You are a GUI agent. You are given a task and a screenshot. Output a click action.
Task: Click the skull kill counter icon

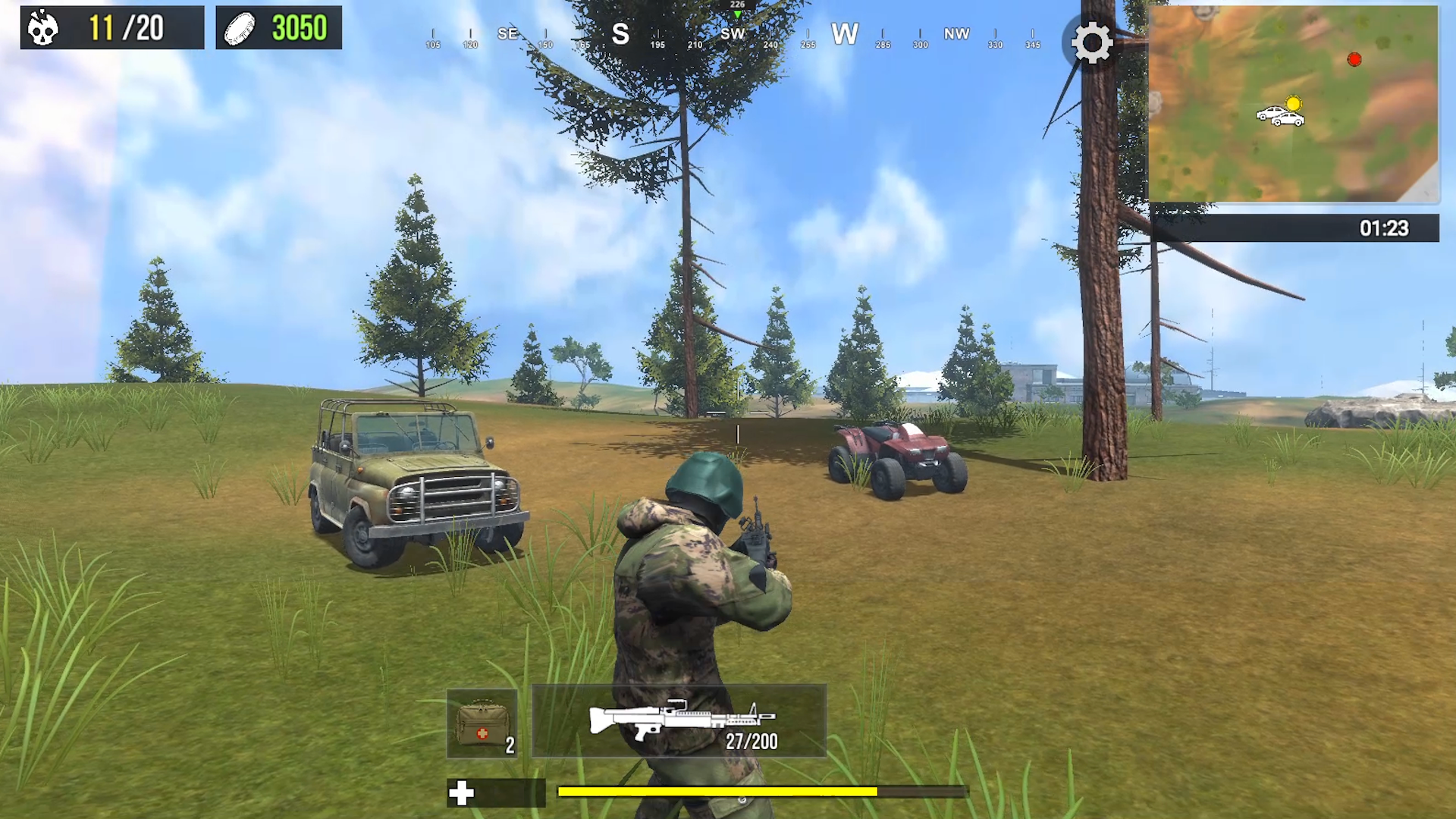[43, 28]
